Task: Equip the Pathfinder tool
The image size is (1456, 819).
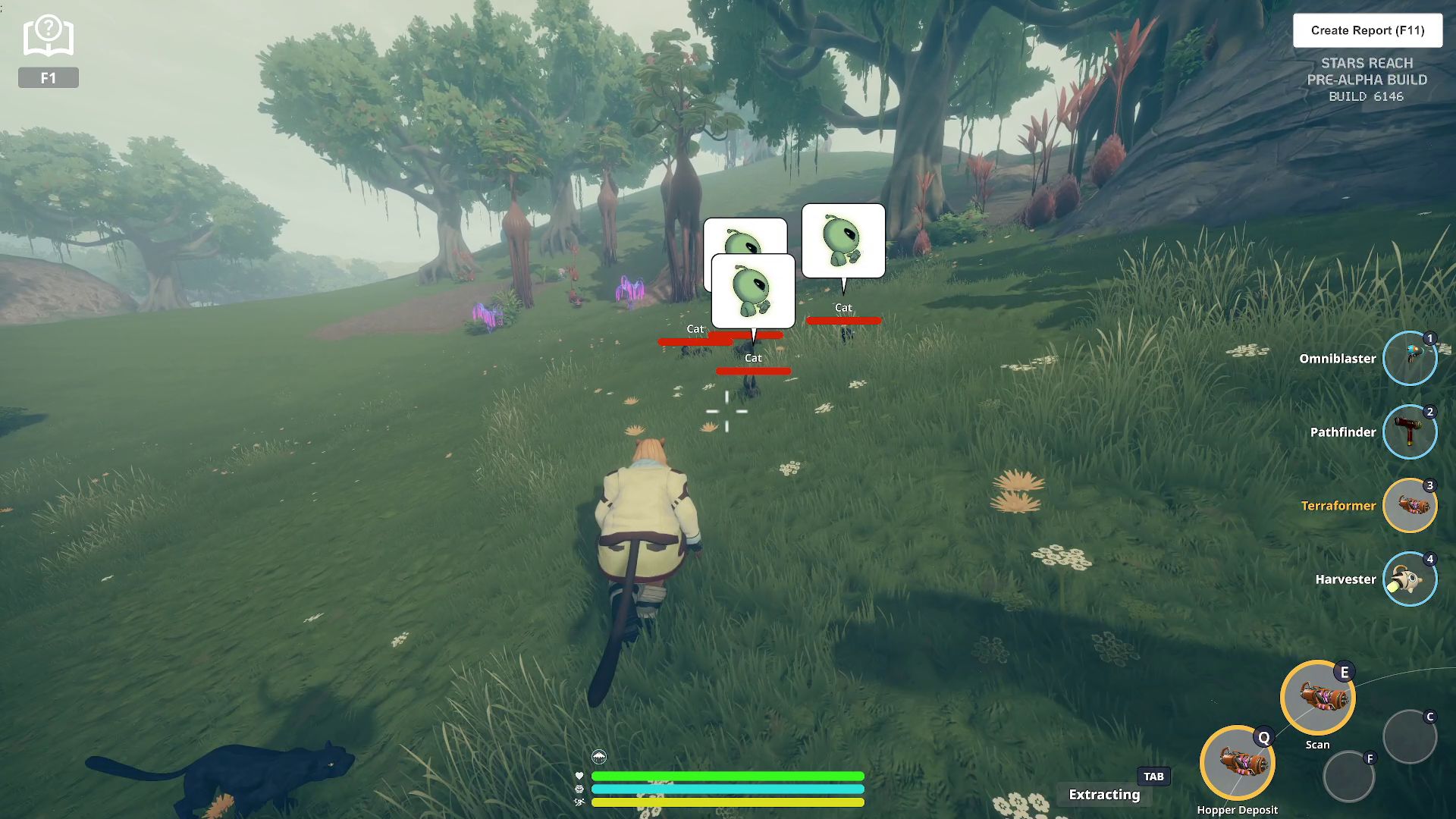Action: click(x=1409, y=432)
